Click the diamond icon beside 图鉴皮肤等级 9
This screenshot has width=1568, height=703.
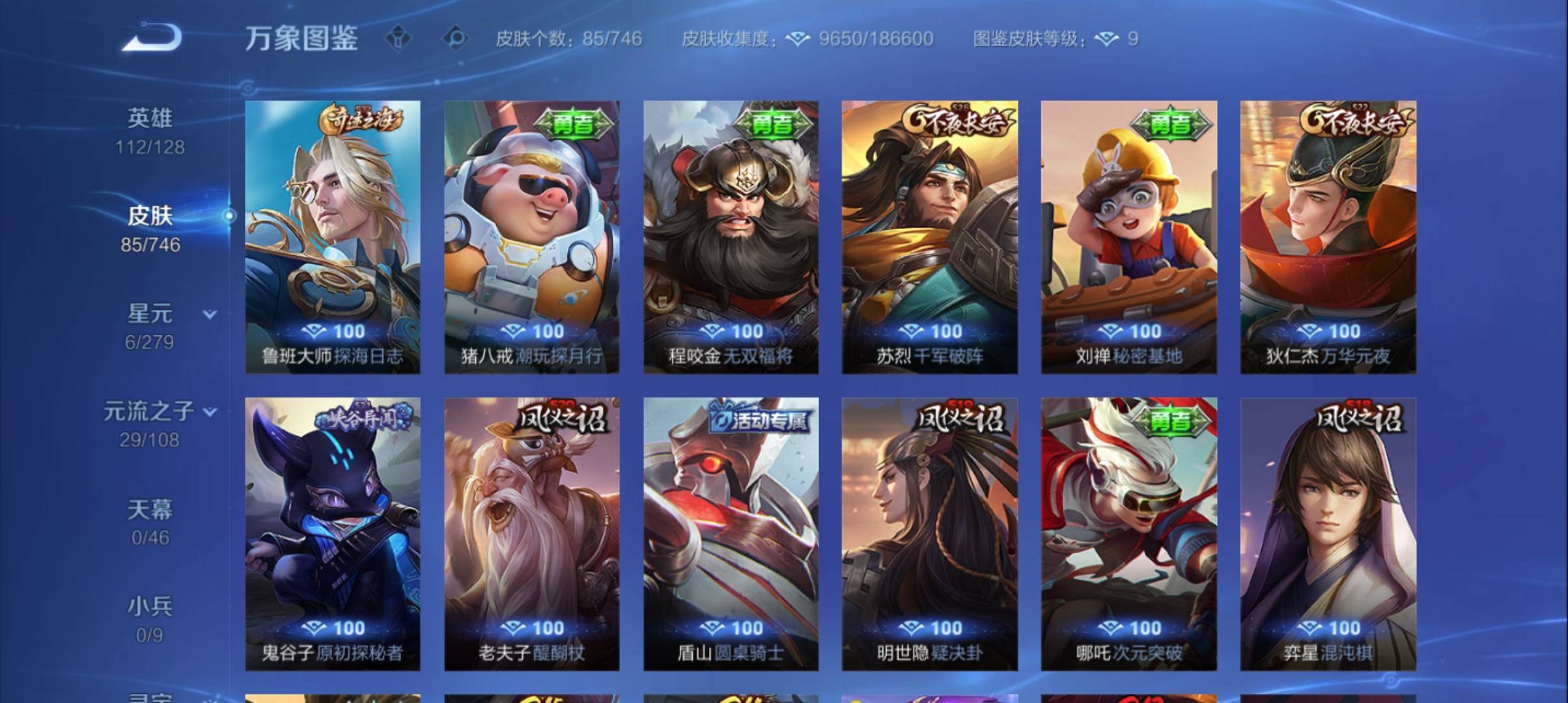[1107, 39]
